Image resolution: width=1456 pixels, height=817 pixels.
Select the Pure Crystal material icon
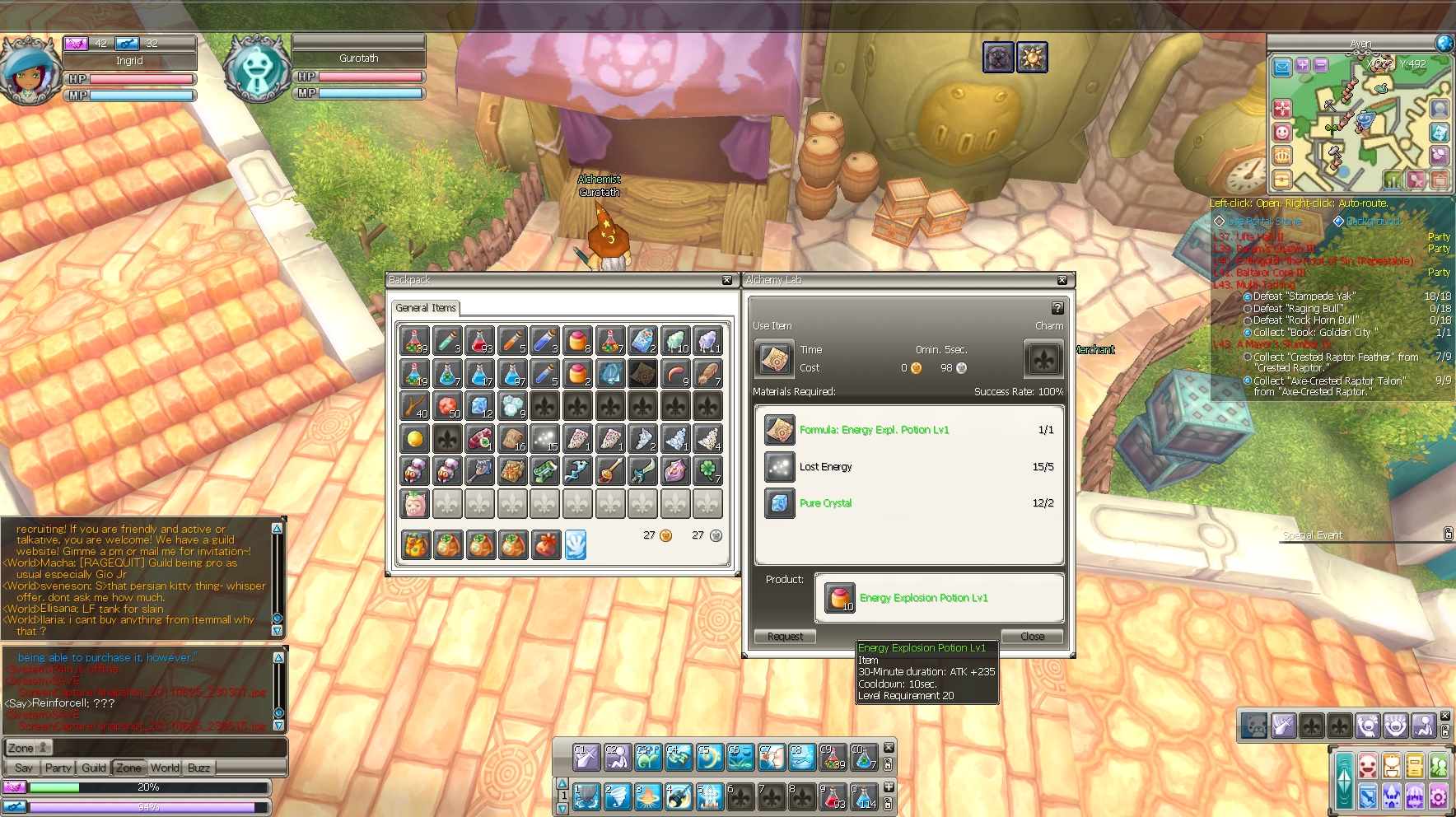(x=779, y=502)
